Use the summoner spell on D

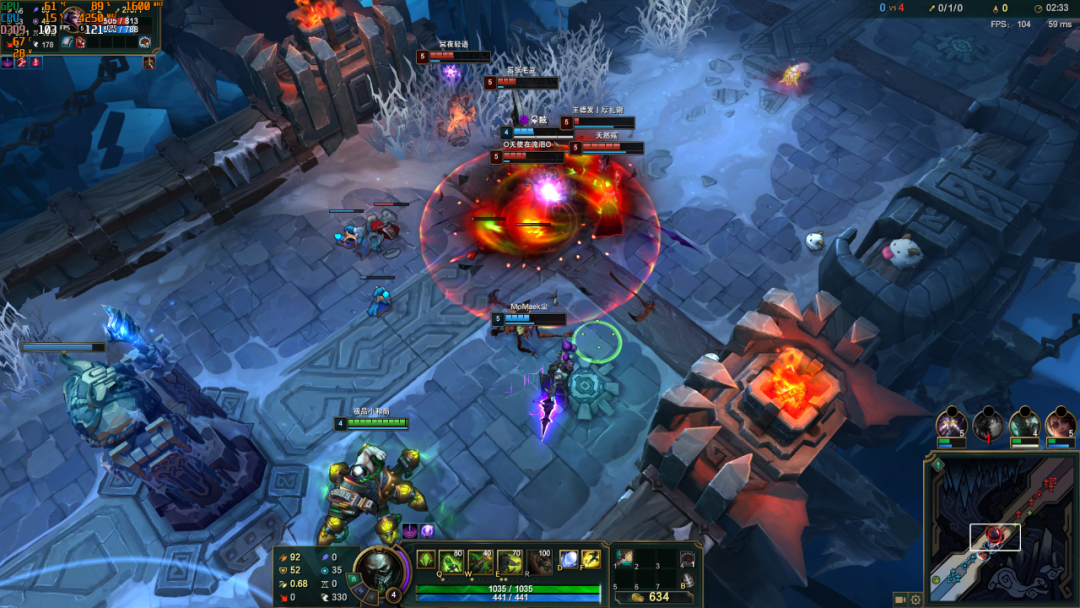pyautogui.click(x=568, y=560)
